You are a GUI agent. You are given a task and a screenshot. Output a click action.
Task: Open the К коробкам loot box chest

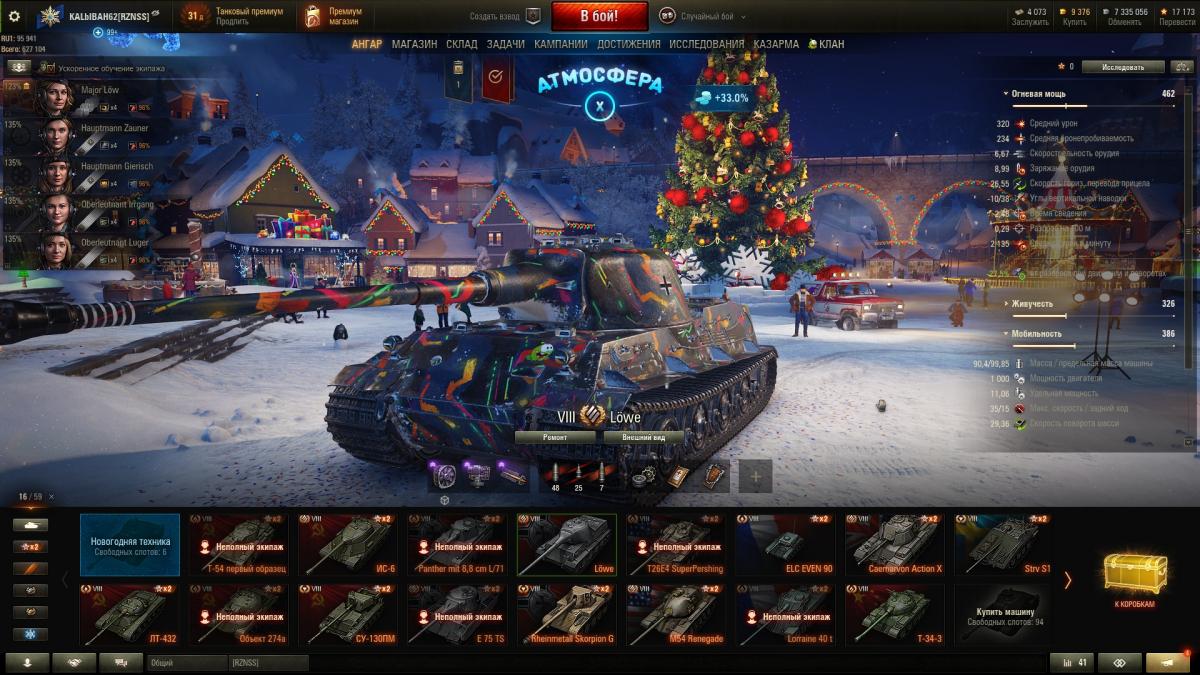1135,580
